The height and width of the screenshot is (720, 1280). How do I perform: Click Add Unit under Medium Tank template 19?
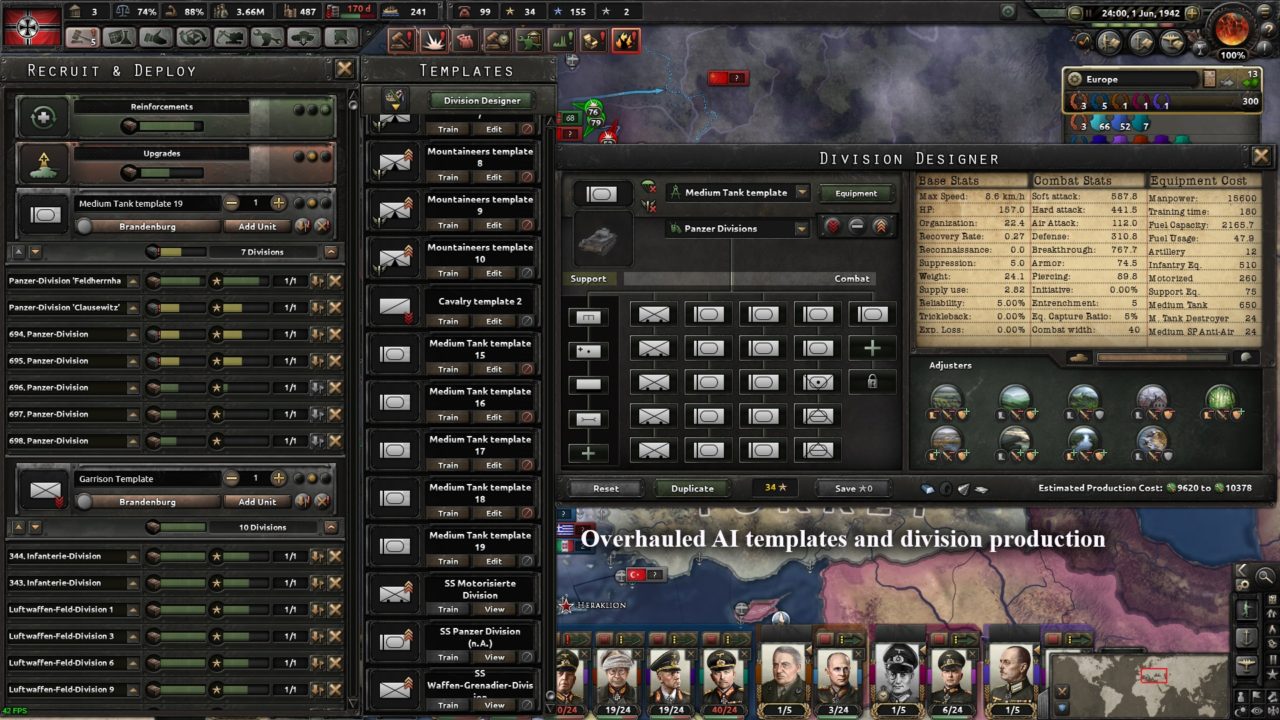point(258,226)
